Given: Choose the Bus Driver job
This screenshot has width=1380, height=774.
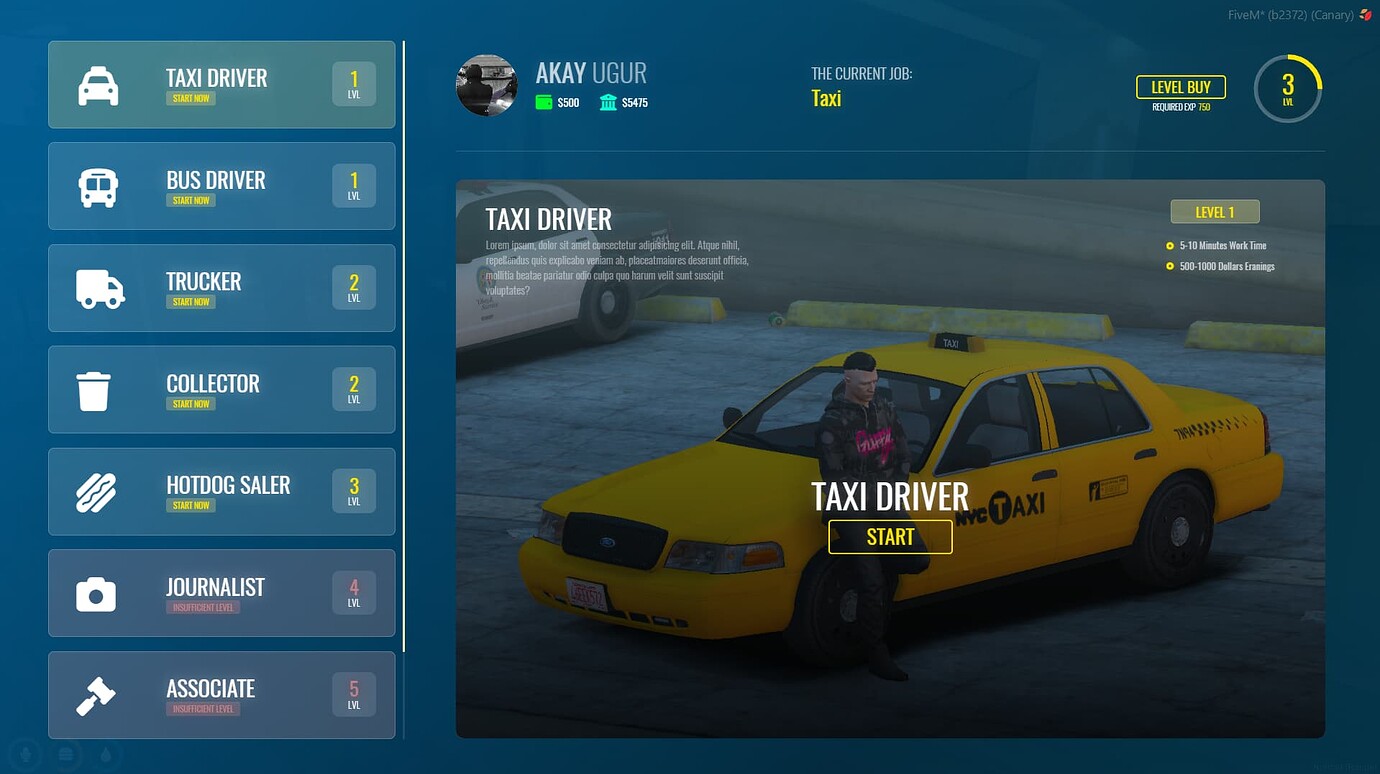Looking at the screenshot, I should (x=221, y=186).
